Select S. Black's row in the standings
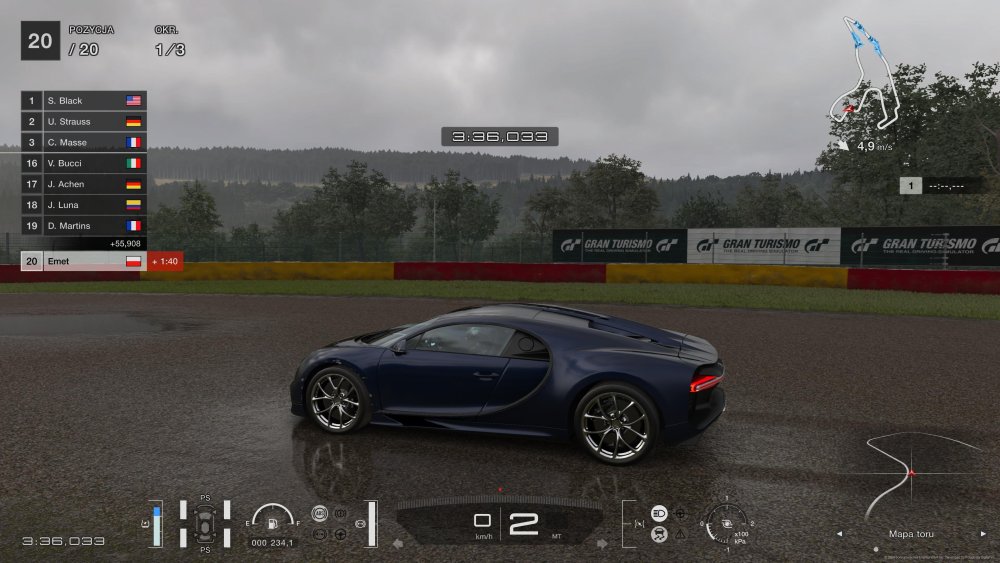1000x563 pixels. 84,101
